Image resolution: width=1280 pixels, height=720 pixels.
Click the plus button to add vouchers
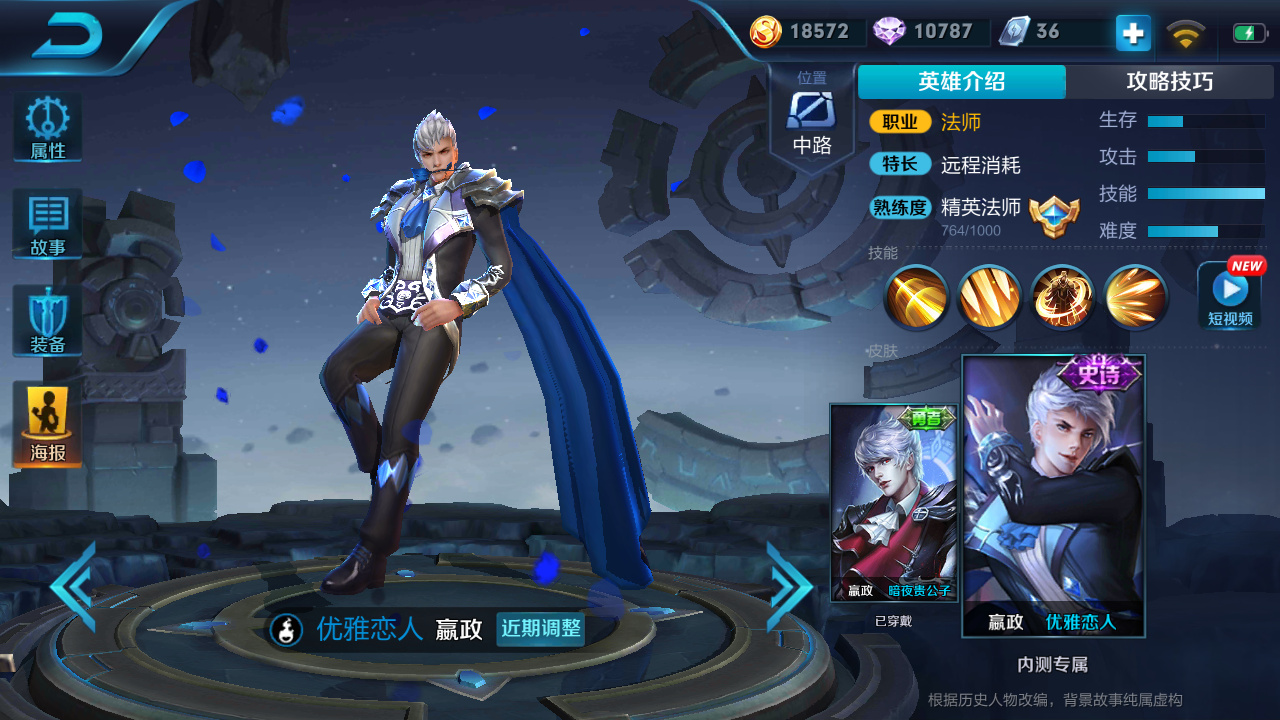pyautogui.click(x=1131, y=32)
